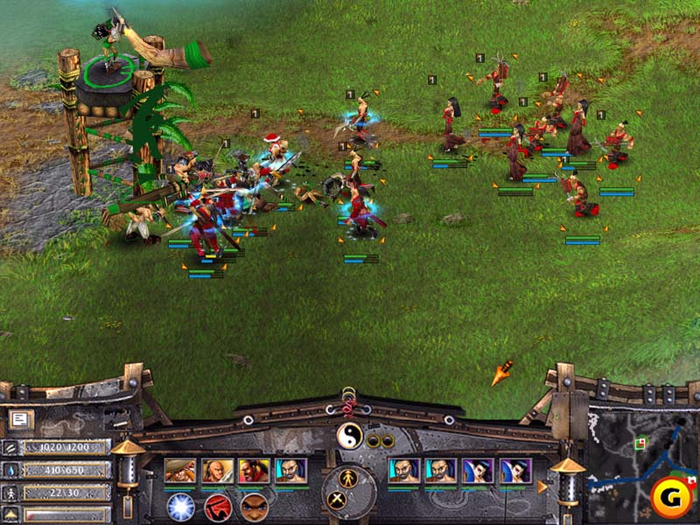
Task: Click the yin-yang symbol
Action: pos(350,436)
